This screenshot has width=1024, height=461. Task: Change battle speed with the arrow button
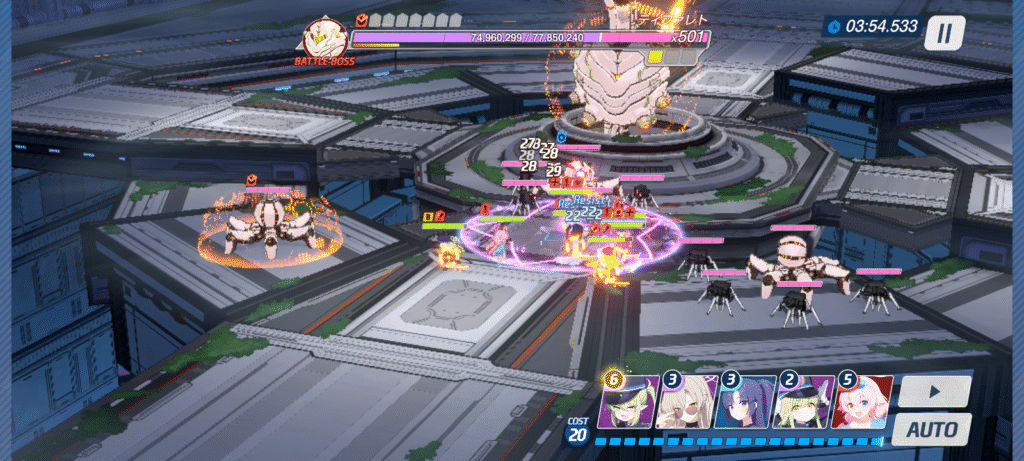click(933, 390)
